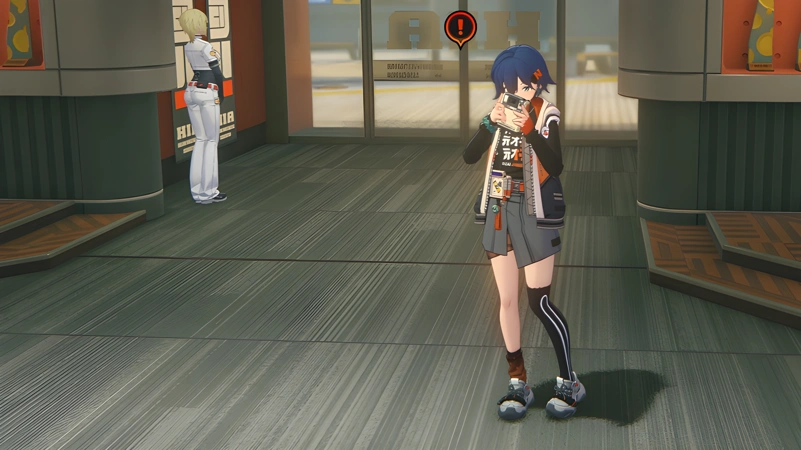Click the red exclamation mark quest marker

[x=460, y=27]
